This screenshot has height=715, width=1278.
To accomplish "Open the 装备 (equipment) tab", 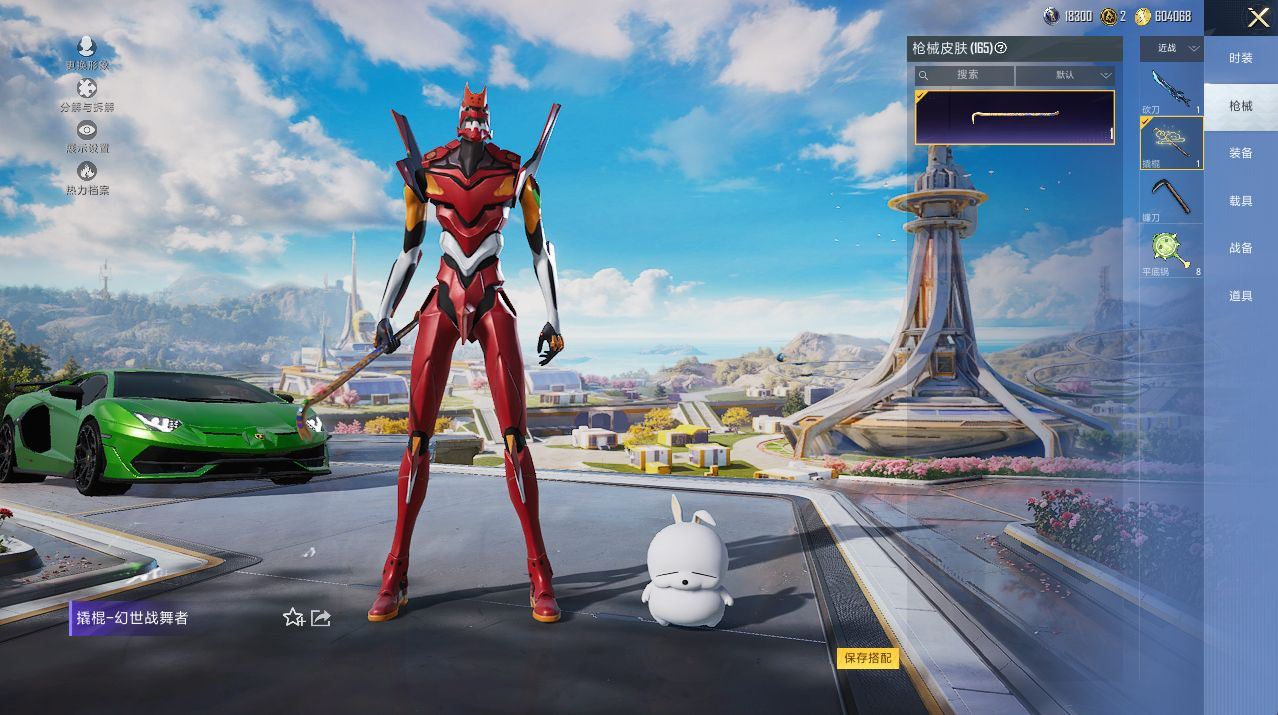I will [x=1241, y=153].
